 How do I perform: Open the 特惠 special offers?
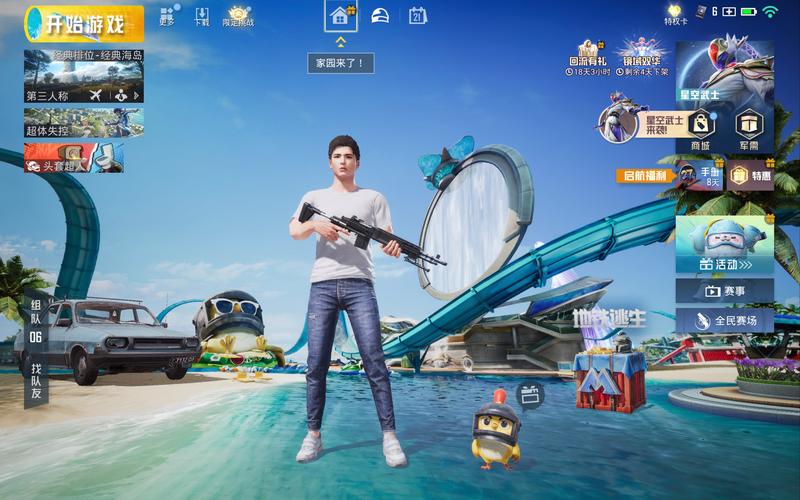click(x=750, y=176)
